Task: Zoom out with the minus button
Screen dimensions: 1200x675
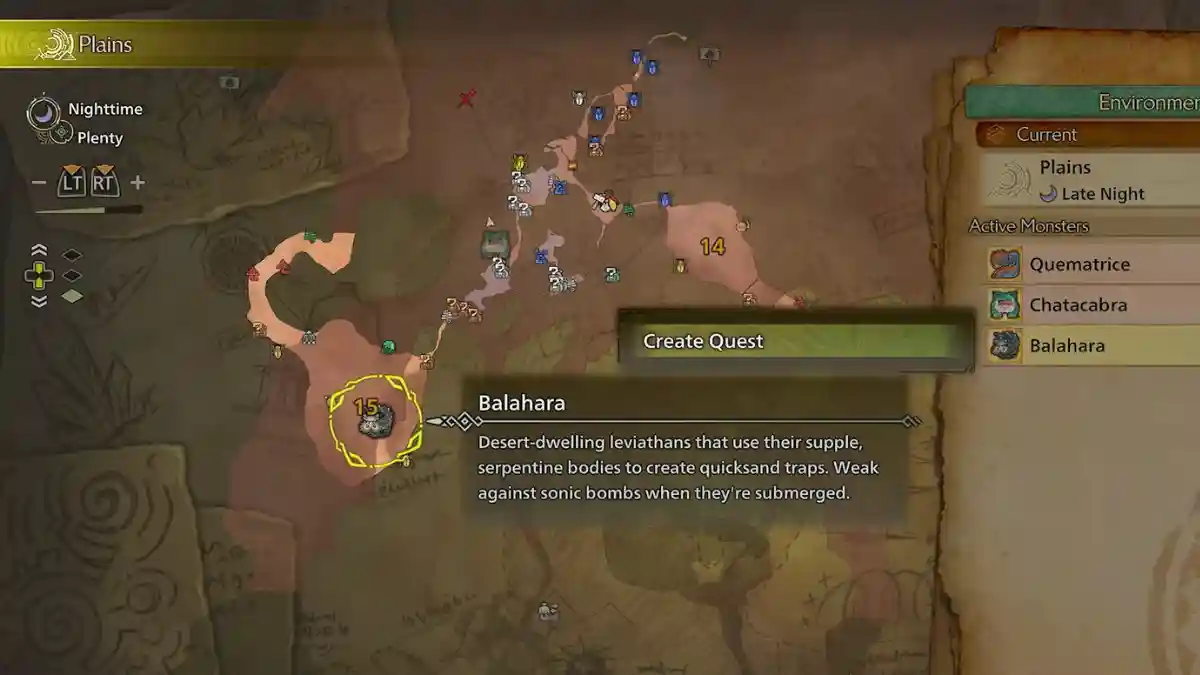Action: 39,183
